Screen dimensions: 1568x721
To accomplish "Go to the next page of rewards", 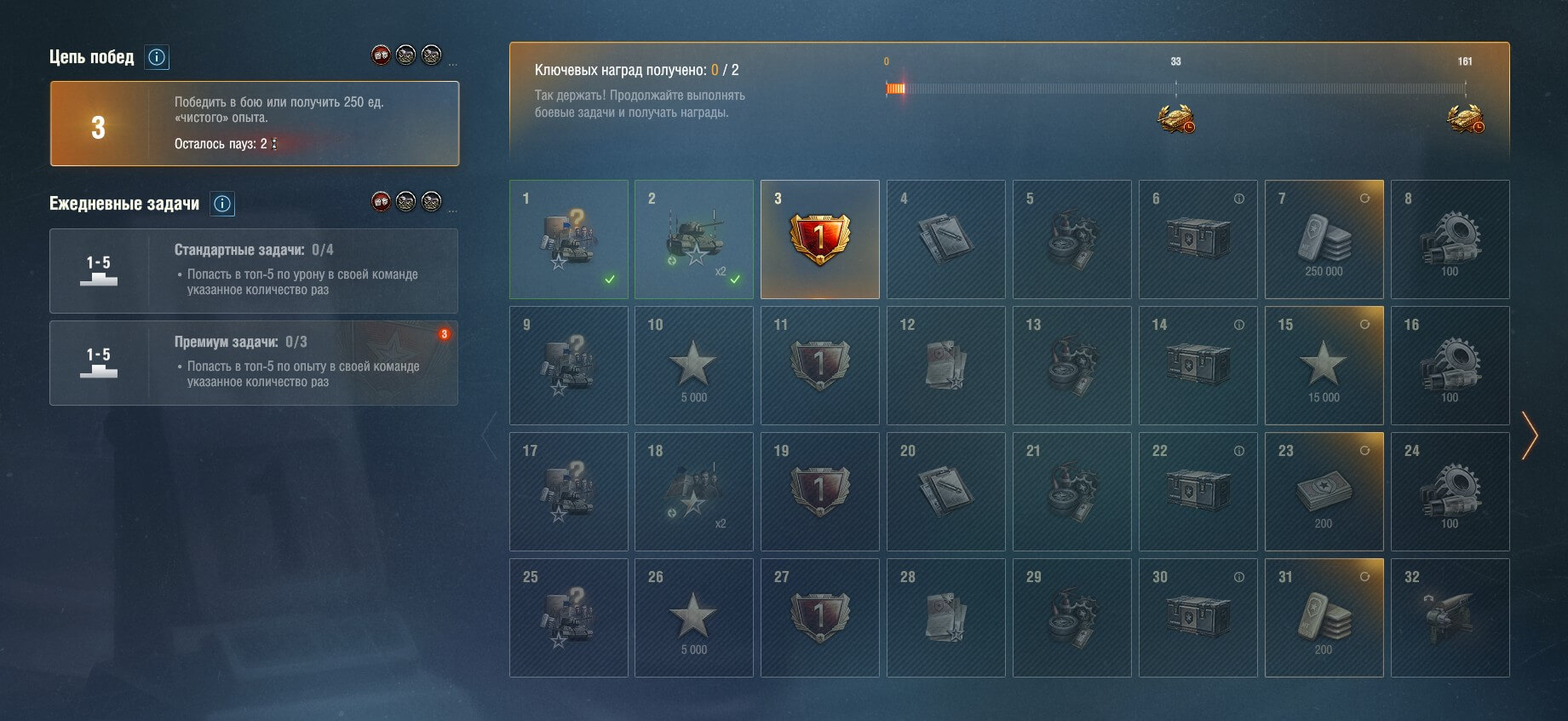I will [x=1531, y=435].
